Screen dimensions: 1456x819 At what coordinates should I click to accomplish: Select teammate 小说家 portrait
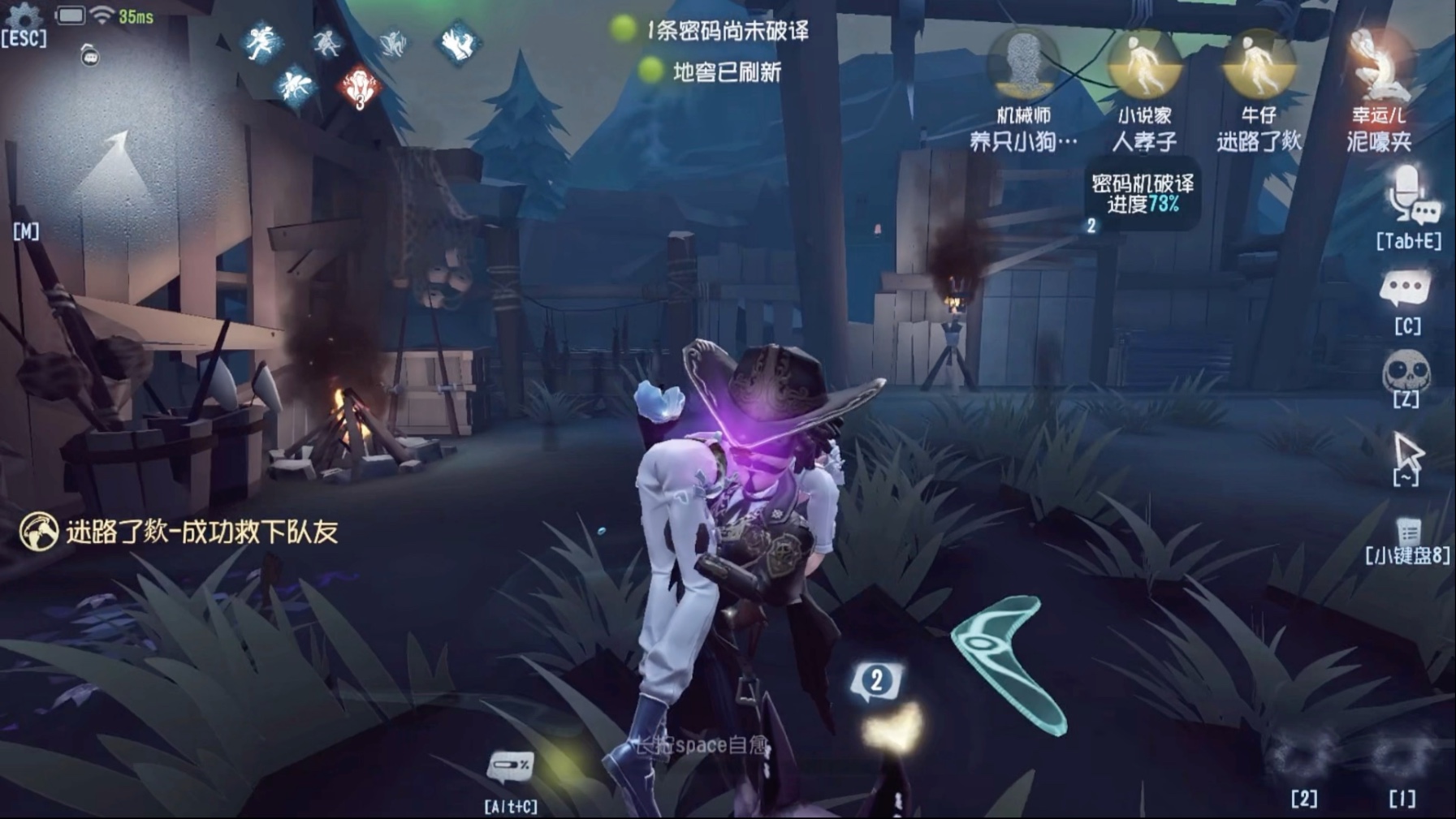point(1143,65)
